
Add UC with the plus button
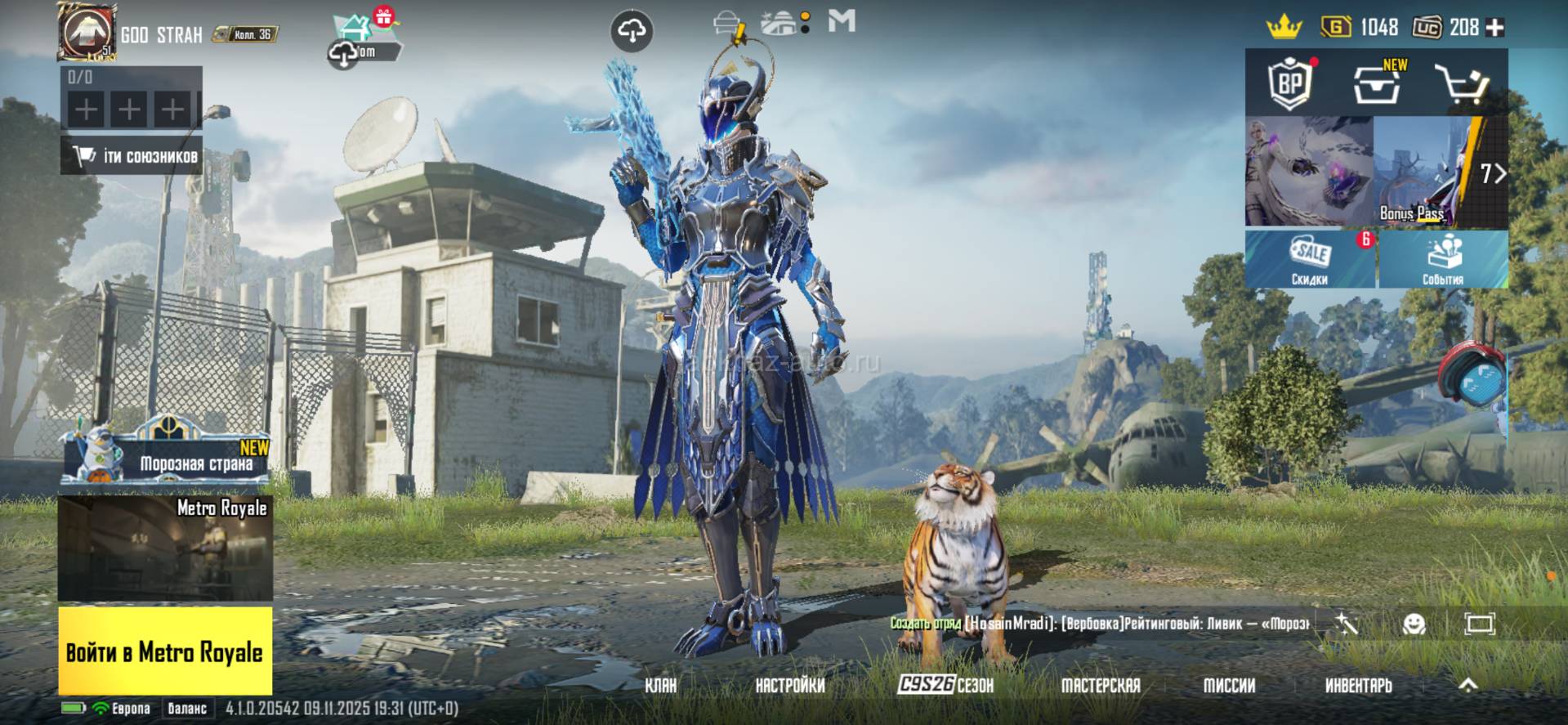point(1495,28)
